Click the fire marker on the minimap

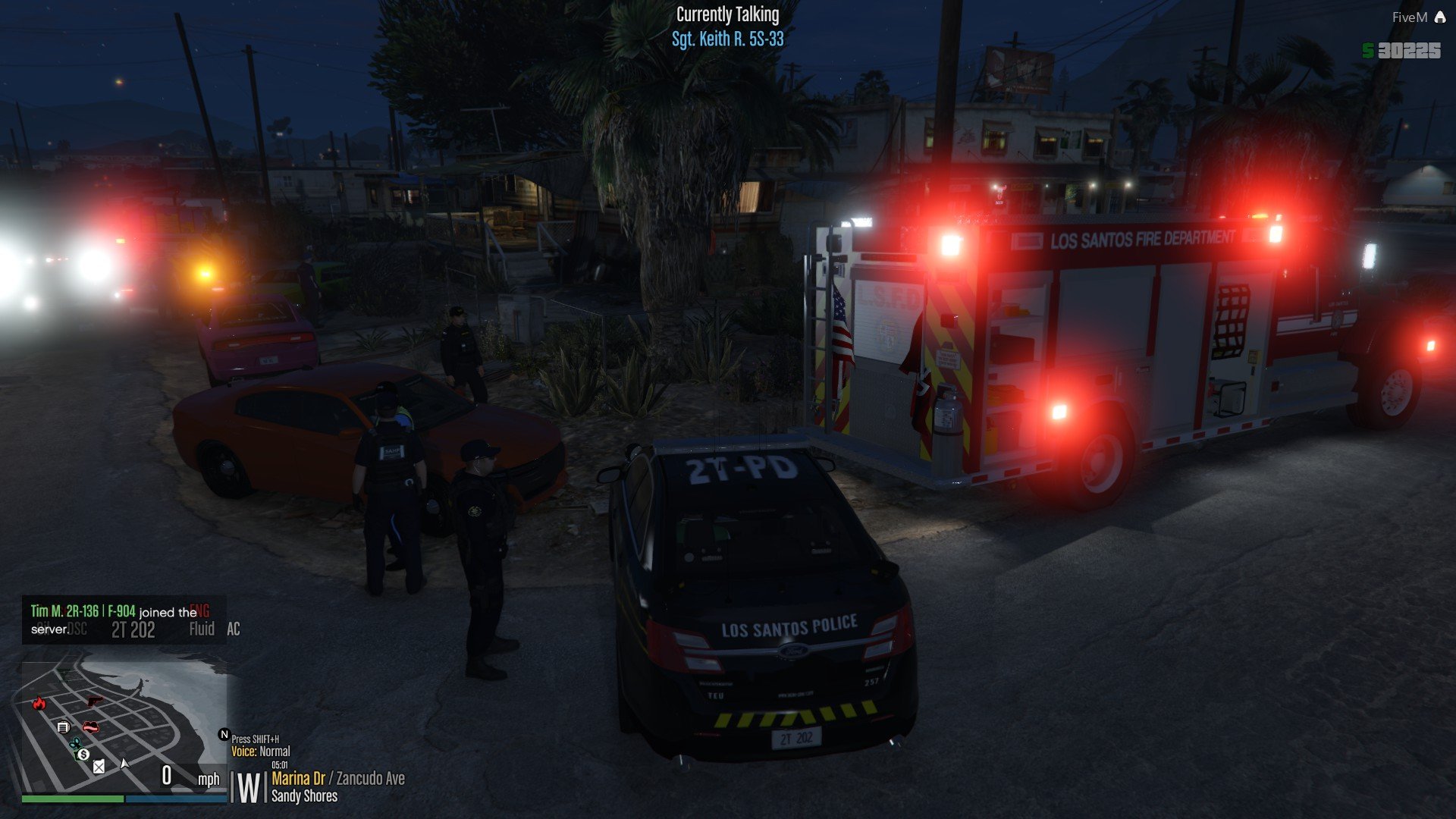tap(39, 703)
